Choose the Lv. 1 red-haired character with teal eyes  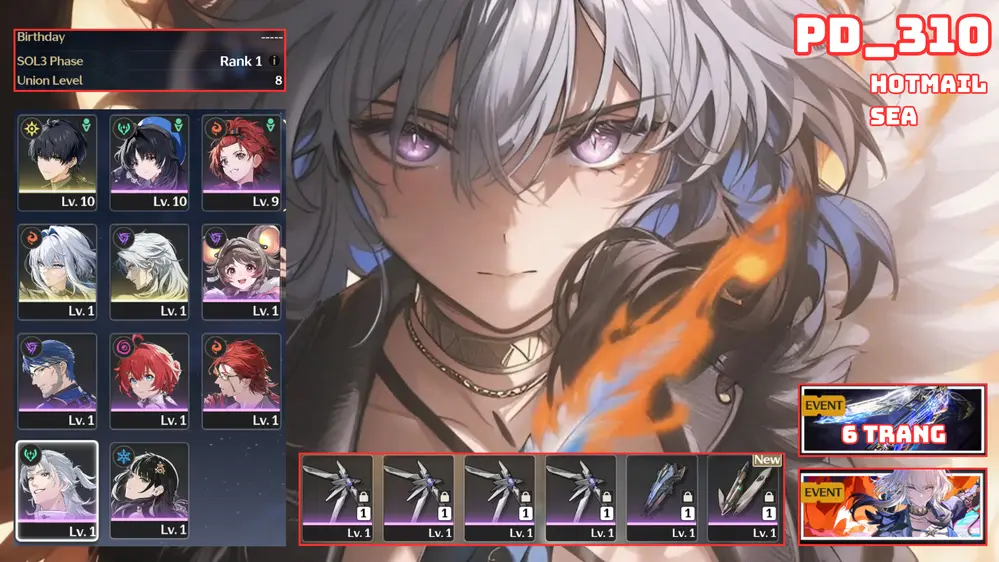coord(149,381)
